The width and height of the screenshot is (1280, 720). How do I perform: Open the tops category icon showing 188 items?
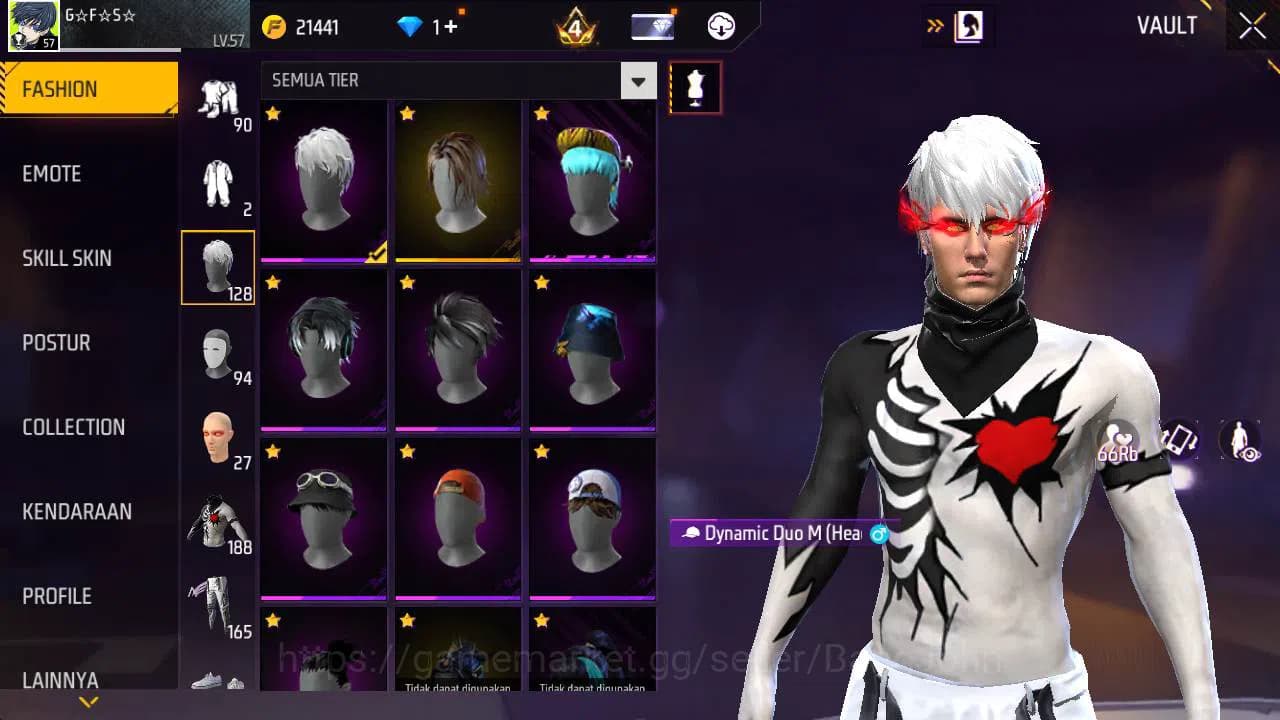[218, 520]
